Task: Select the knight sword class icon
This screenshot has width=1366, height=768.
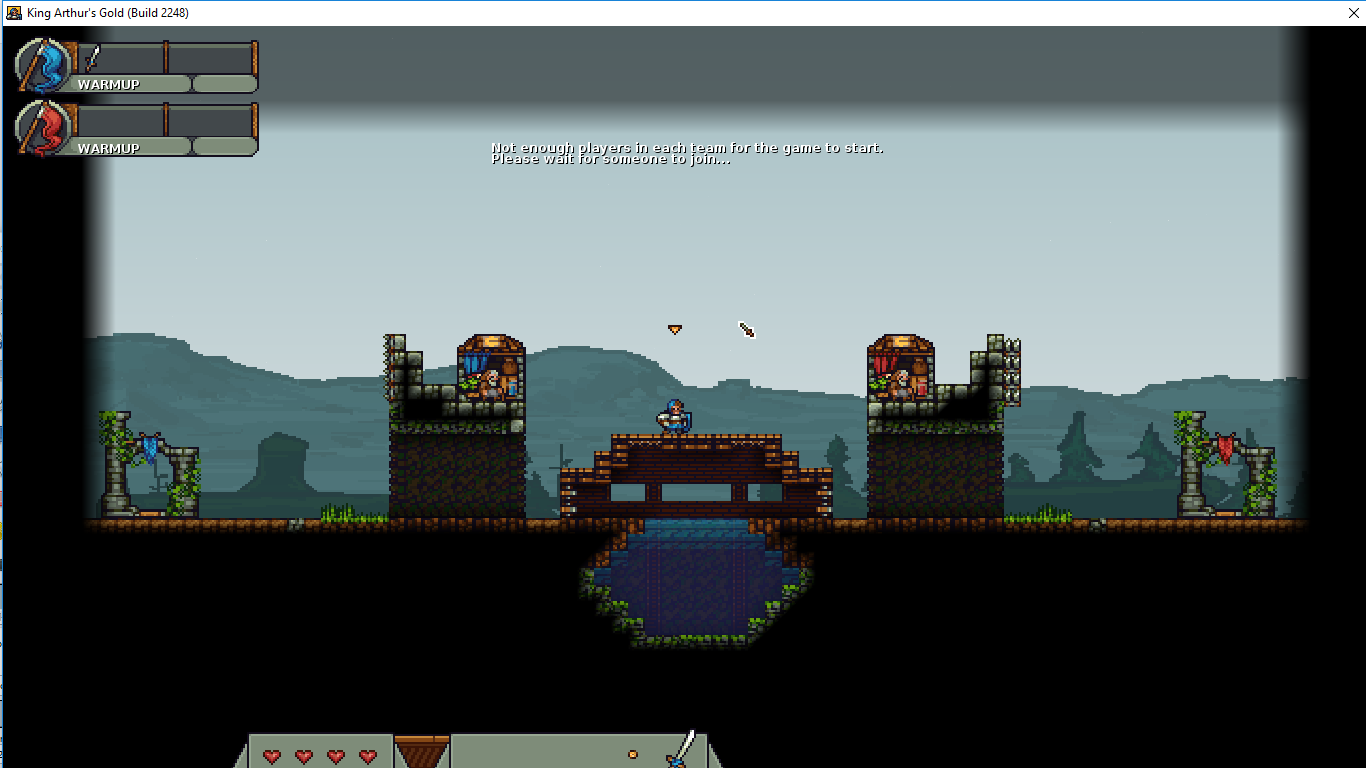Action: [684, 750]
